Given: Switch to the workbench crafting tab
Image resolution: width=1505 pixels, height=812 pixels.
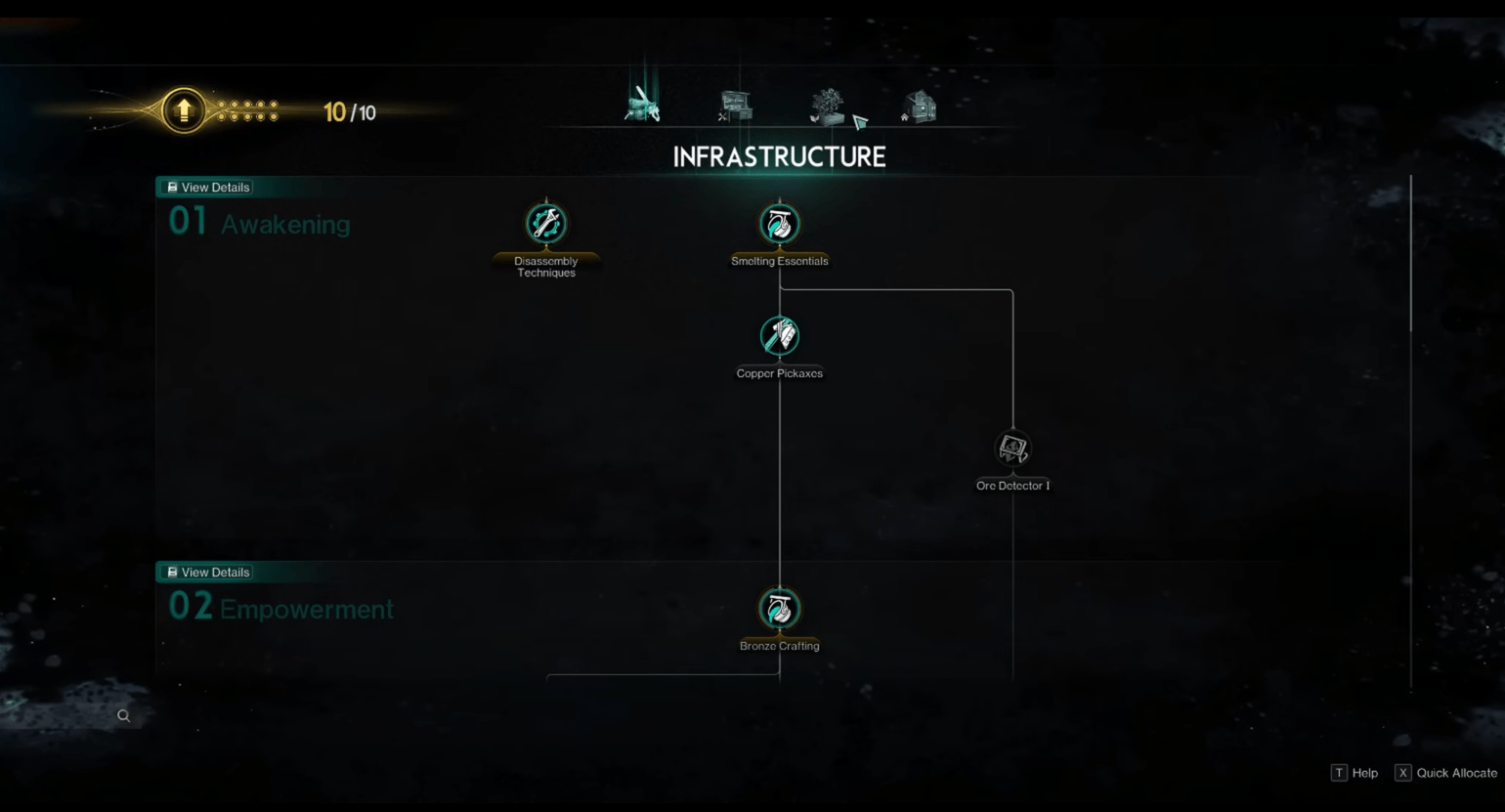Looking at the screenshot, I should (x=734, y=108).
